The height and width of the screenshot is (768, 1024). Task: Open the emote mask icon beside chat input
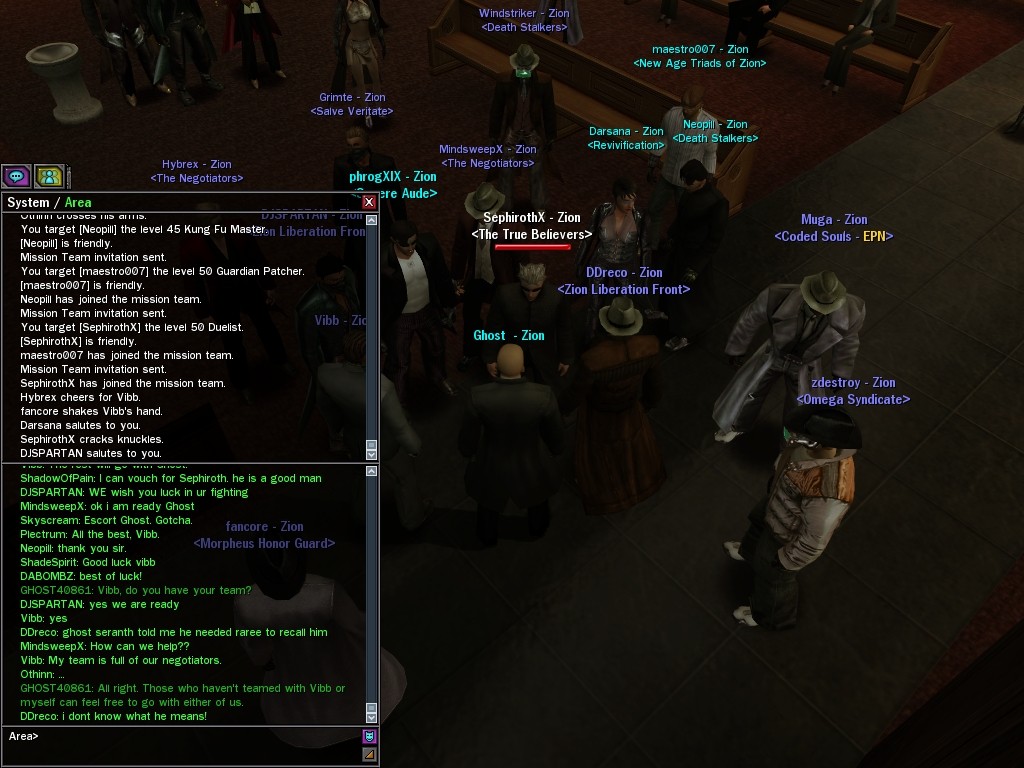coord(369,737)
